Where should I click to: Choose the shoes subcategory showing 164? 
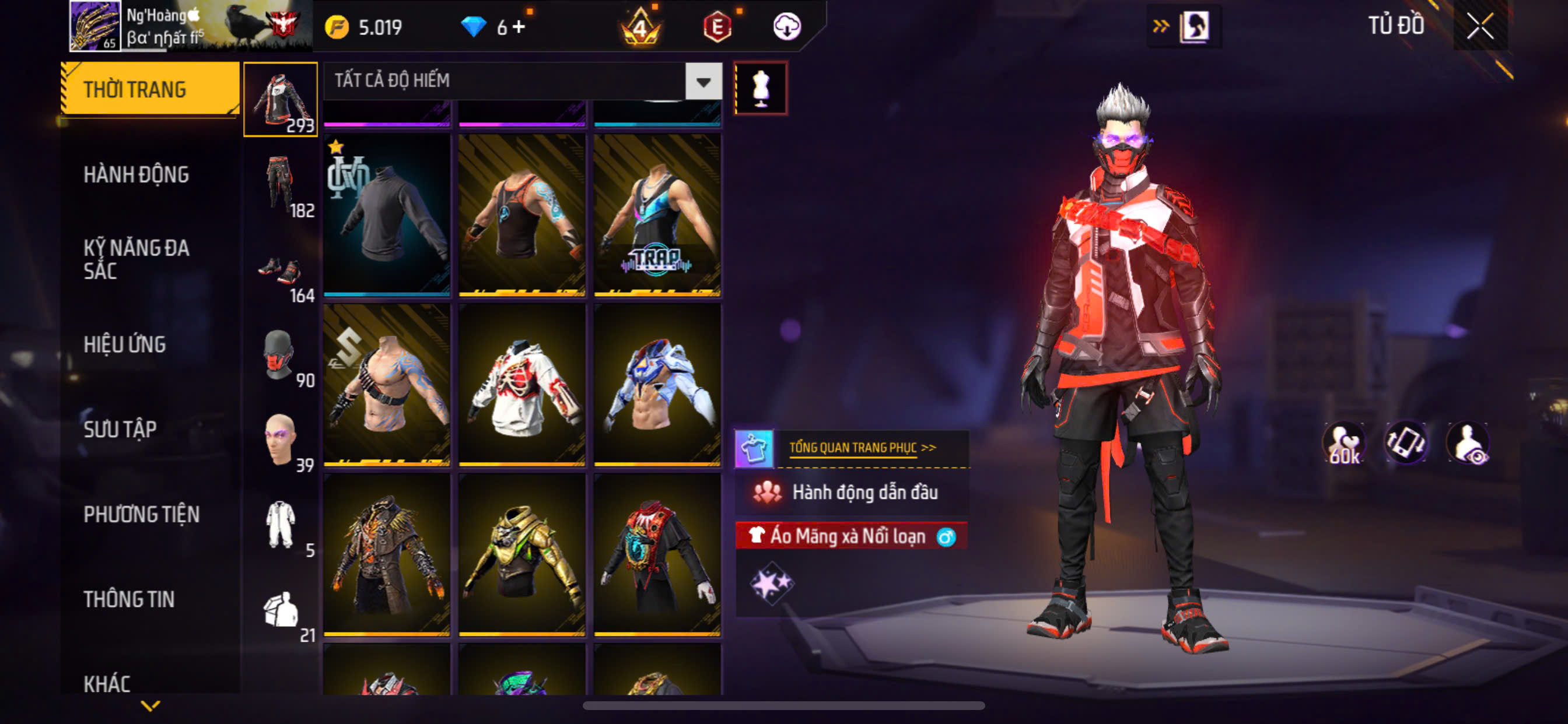[281, 274]
